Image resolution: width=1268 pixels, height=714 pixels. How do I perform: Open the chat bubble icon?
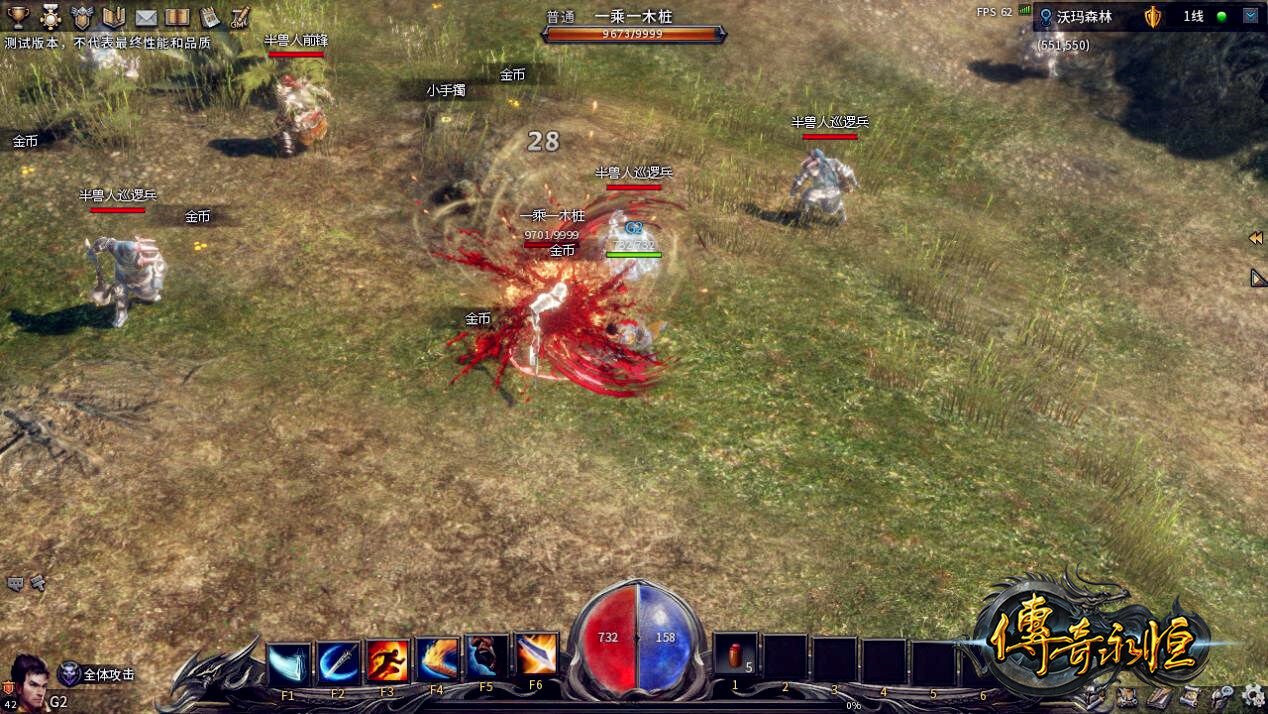click(16, 582)
